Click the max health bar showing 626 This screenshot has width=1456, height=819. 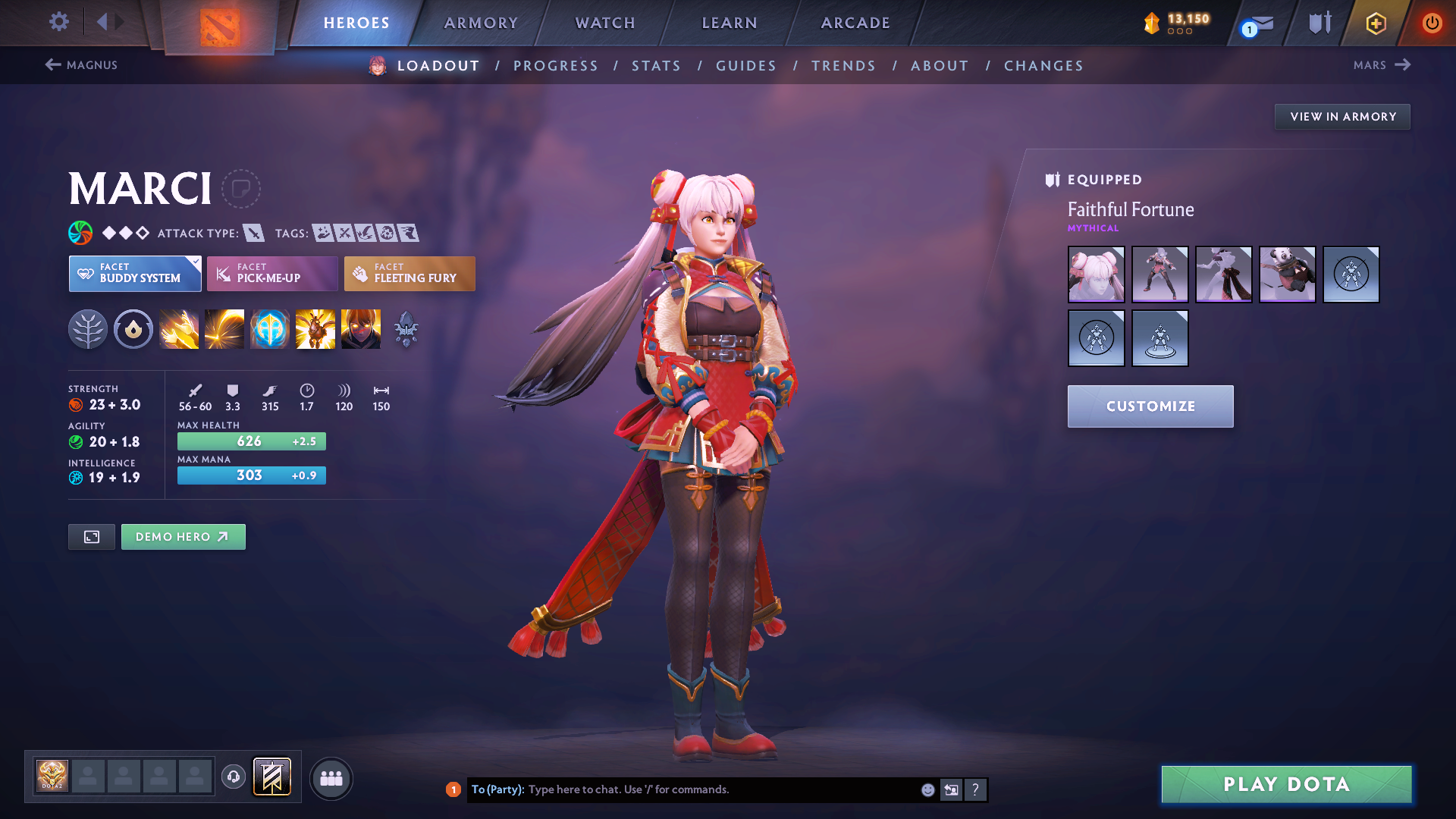pos(251,441)
